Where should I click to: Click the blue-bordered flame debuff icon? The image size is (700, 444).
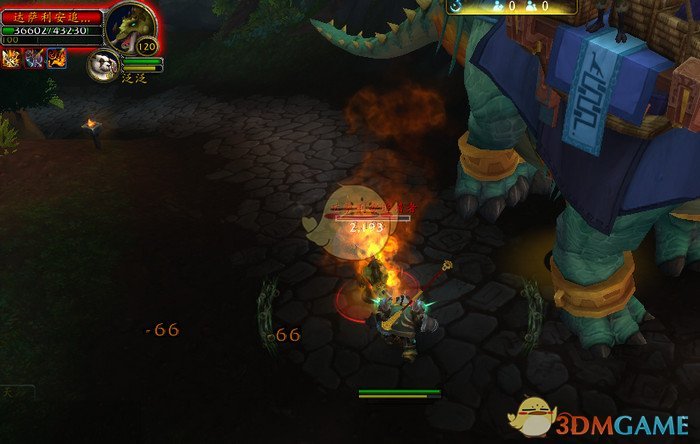(57, 59)
